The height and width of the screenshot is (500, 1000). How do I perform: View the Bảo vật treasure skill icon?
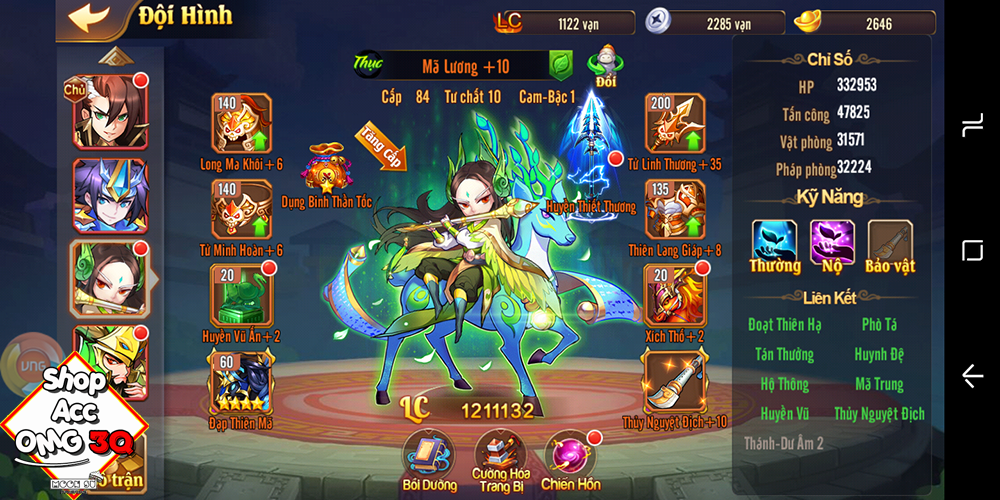click(890, 241)
